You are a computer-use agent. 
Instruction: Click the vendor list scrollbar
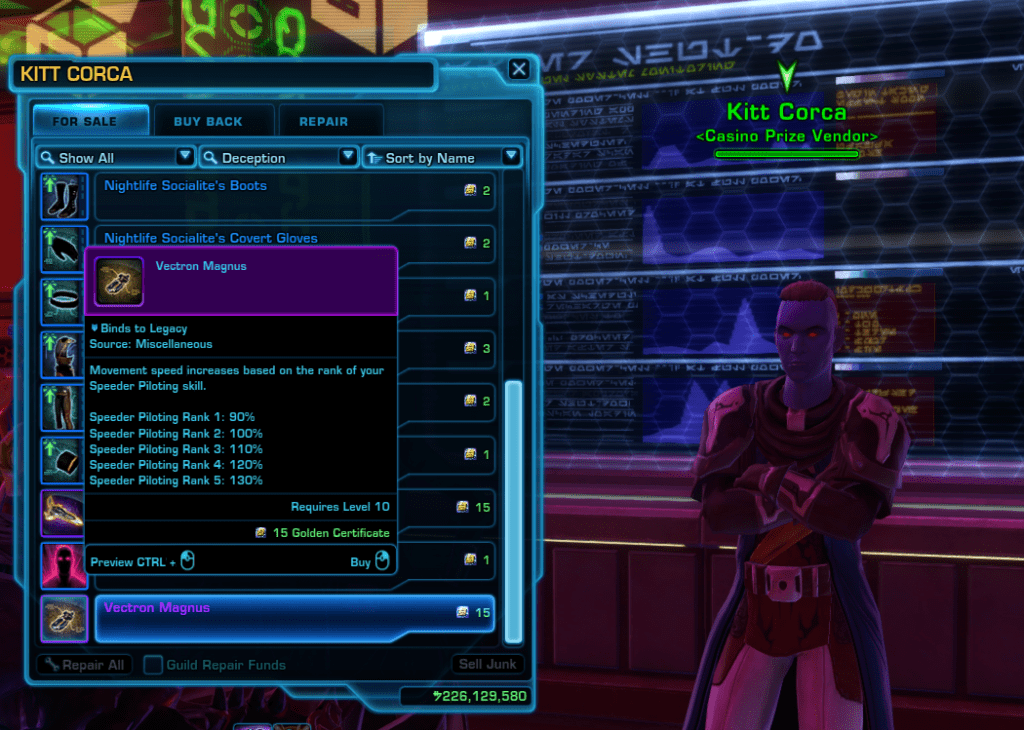(x=514, y=510)
